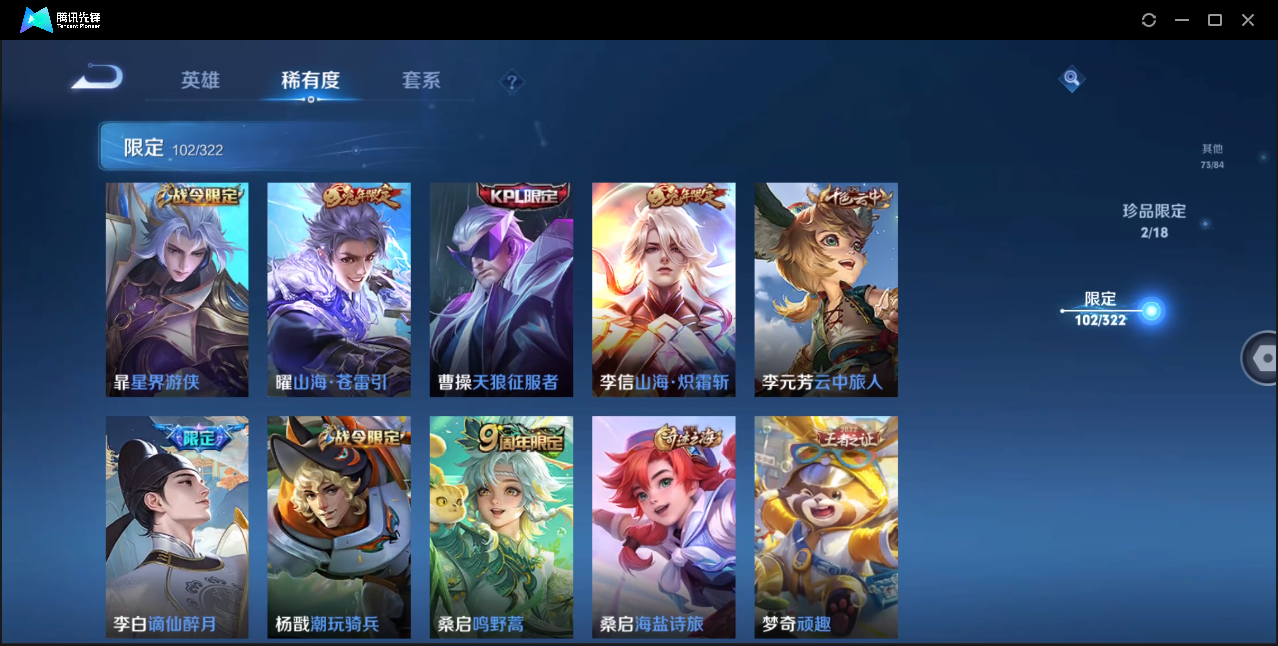The height and width of the screenshot is (646, 1278).
Task: Choose the 李白 谪仙醉月 skin card
Action: tap(177, 526)
